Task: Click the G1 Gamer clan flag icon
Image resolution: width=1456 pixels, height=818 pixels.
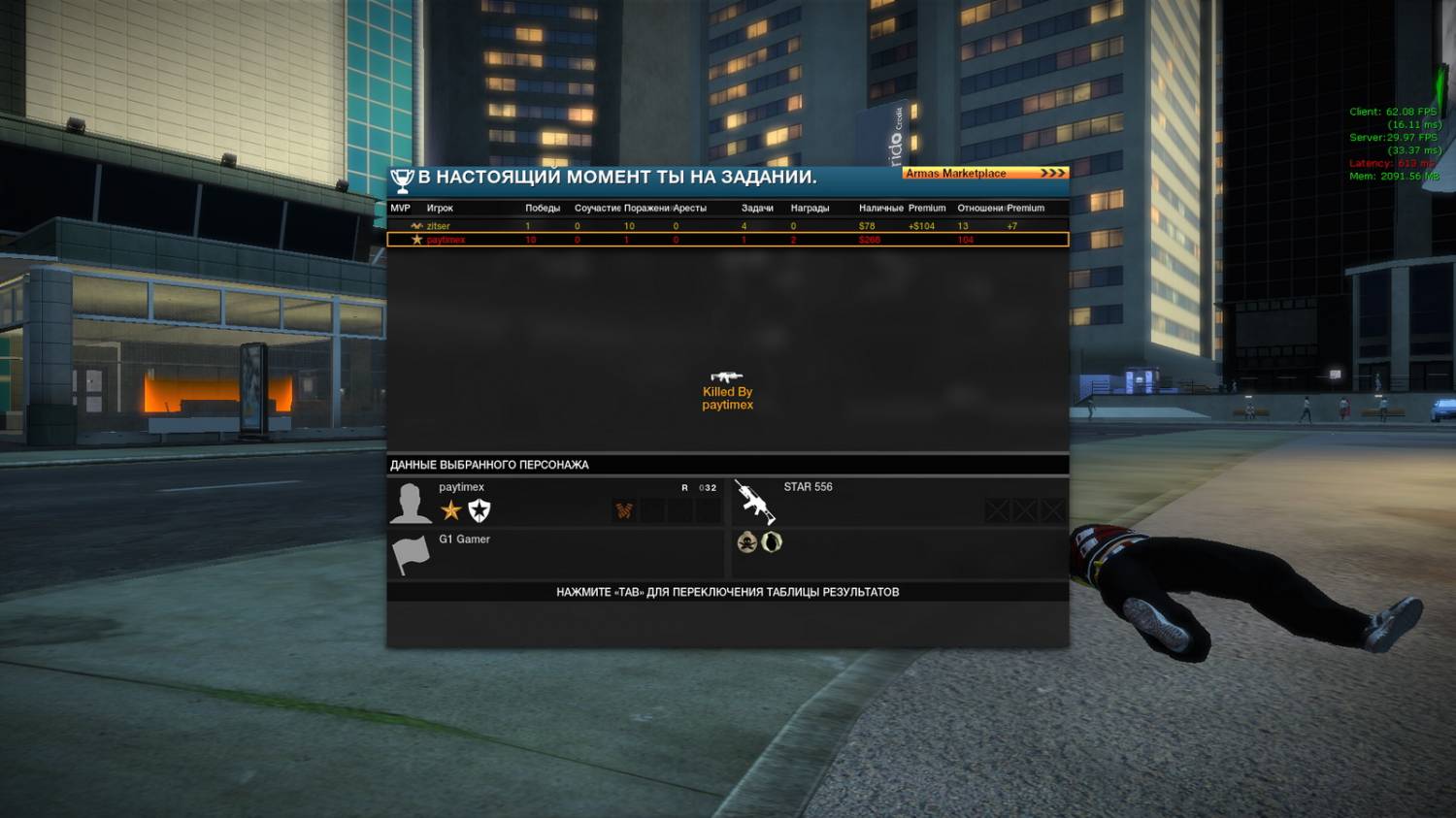Action: 410,554
